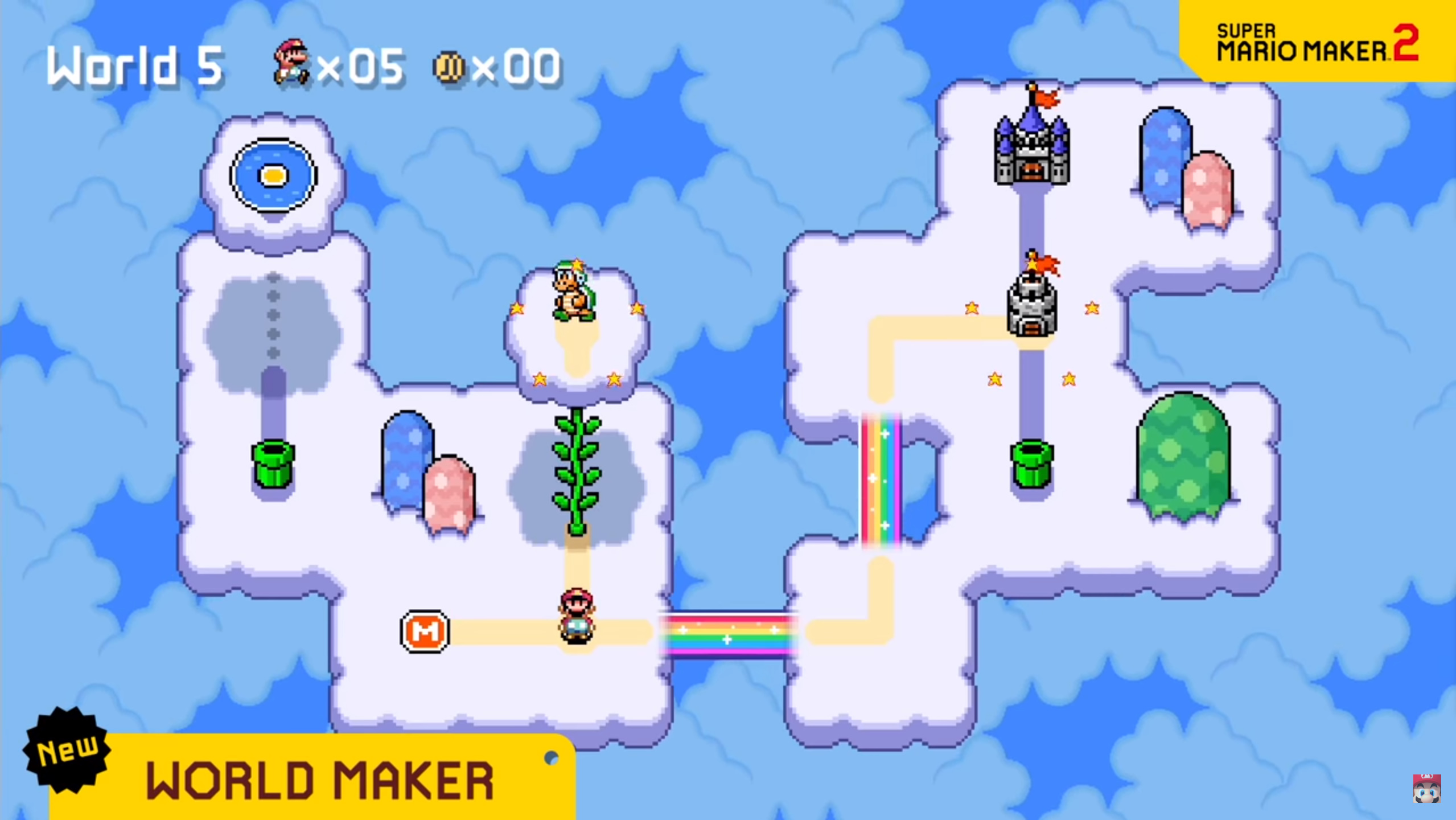Toggle the pink ghost house on left island
Image resolution: width=1456 pixels, height=820 pixels.
[x=450, y=493]
